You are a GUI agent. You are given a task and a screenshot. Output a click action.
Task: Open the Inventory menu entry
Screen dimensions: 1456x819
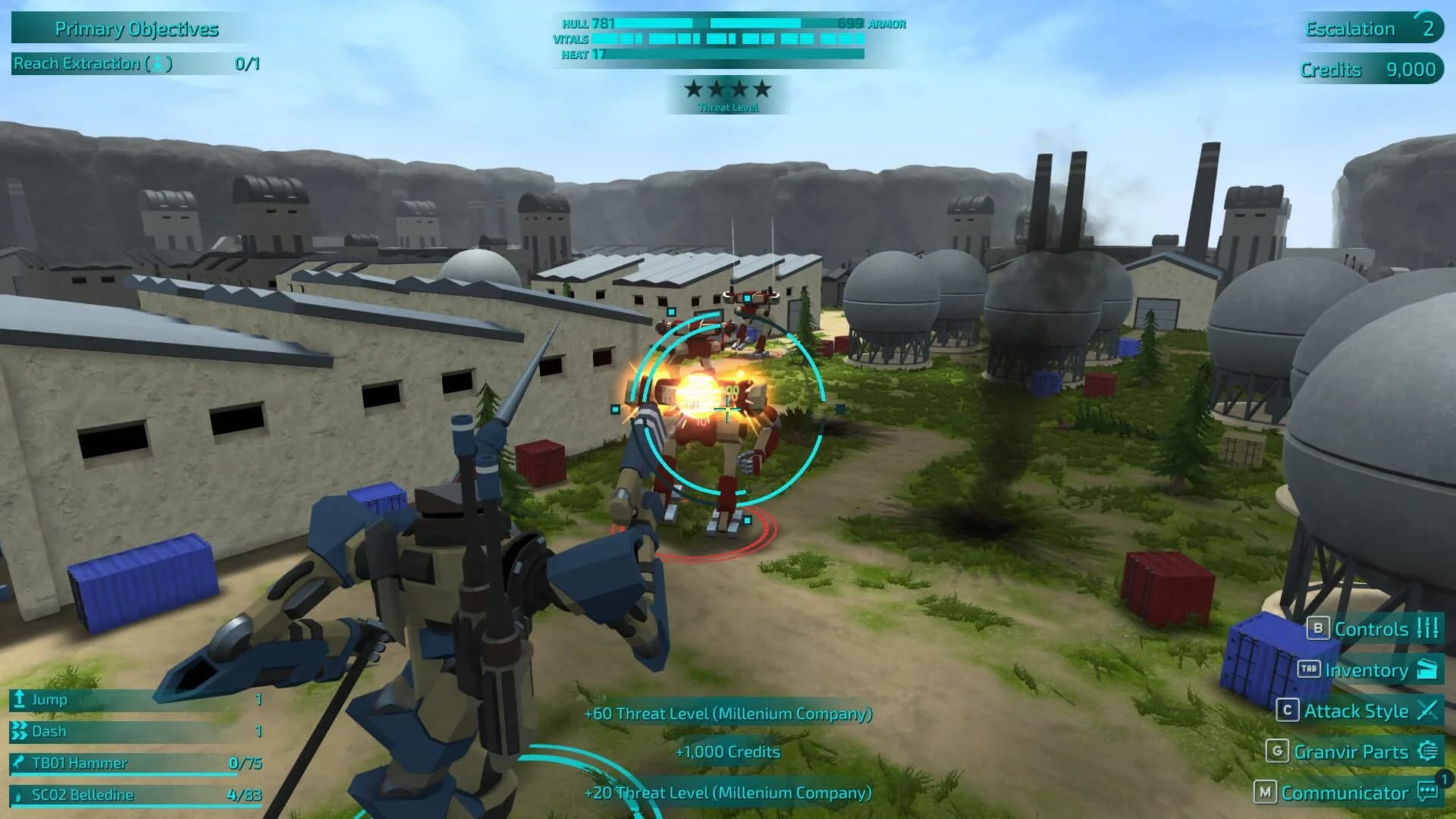[x=1365, y=670]
